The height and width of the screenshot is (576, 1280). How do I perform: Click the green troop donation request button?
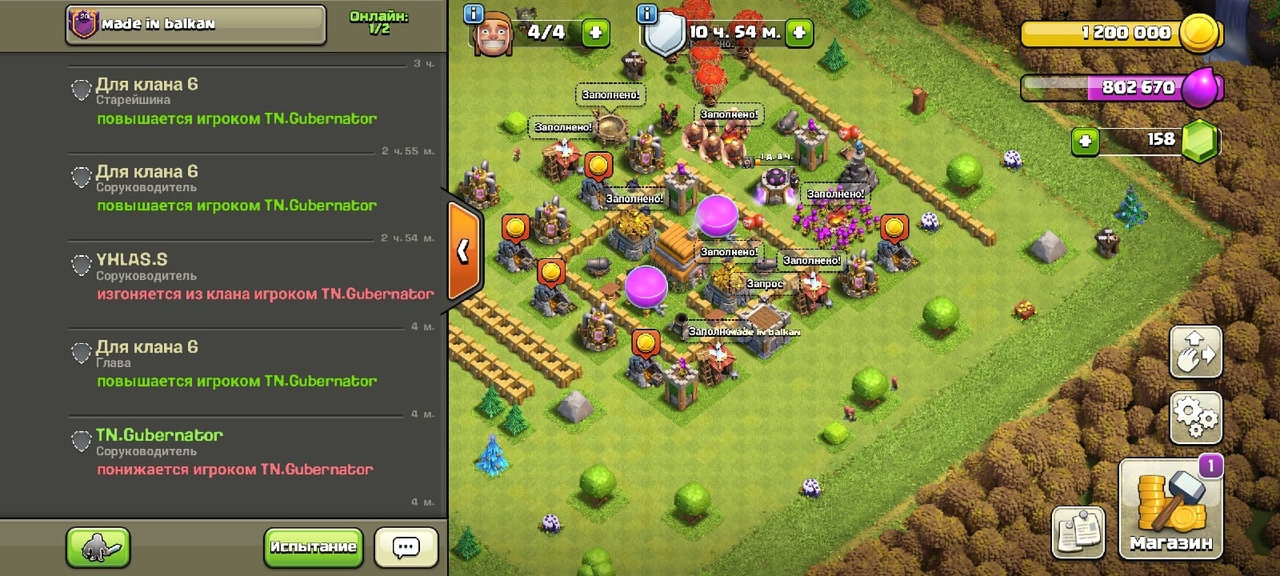coord(98,547)
